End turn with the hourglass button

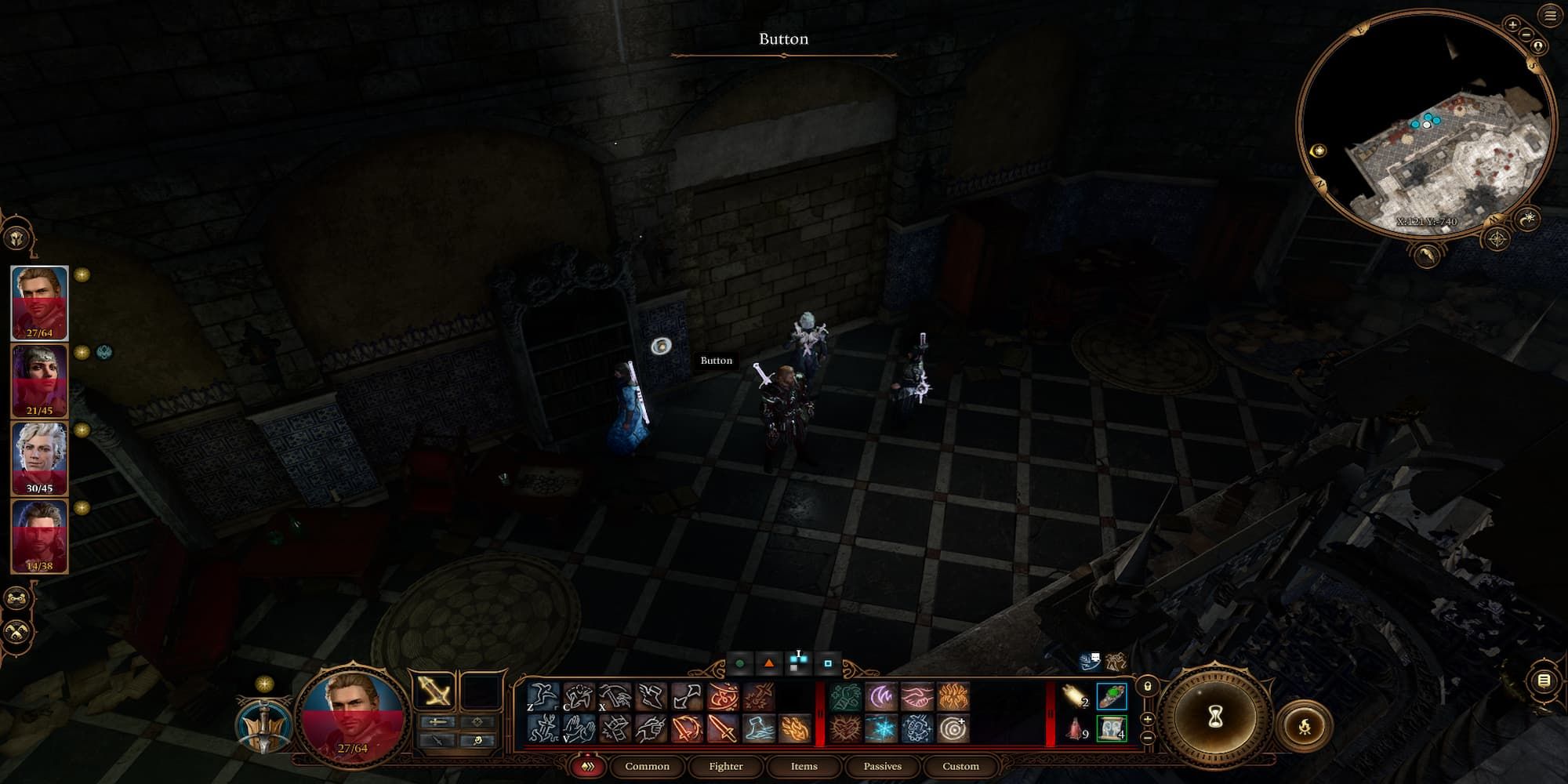pos(1215,717)
